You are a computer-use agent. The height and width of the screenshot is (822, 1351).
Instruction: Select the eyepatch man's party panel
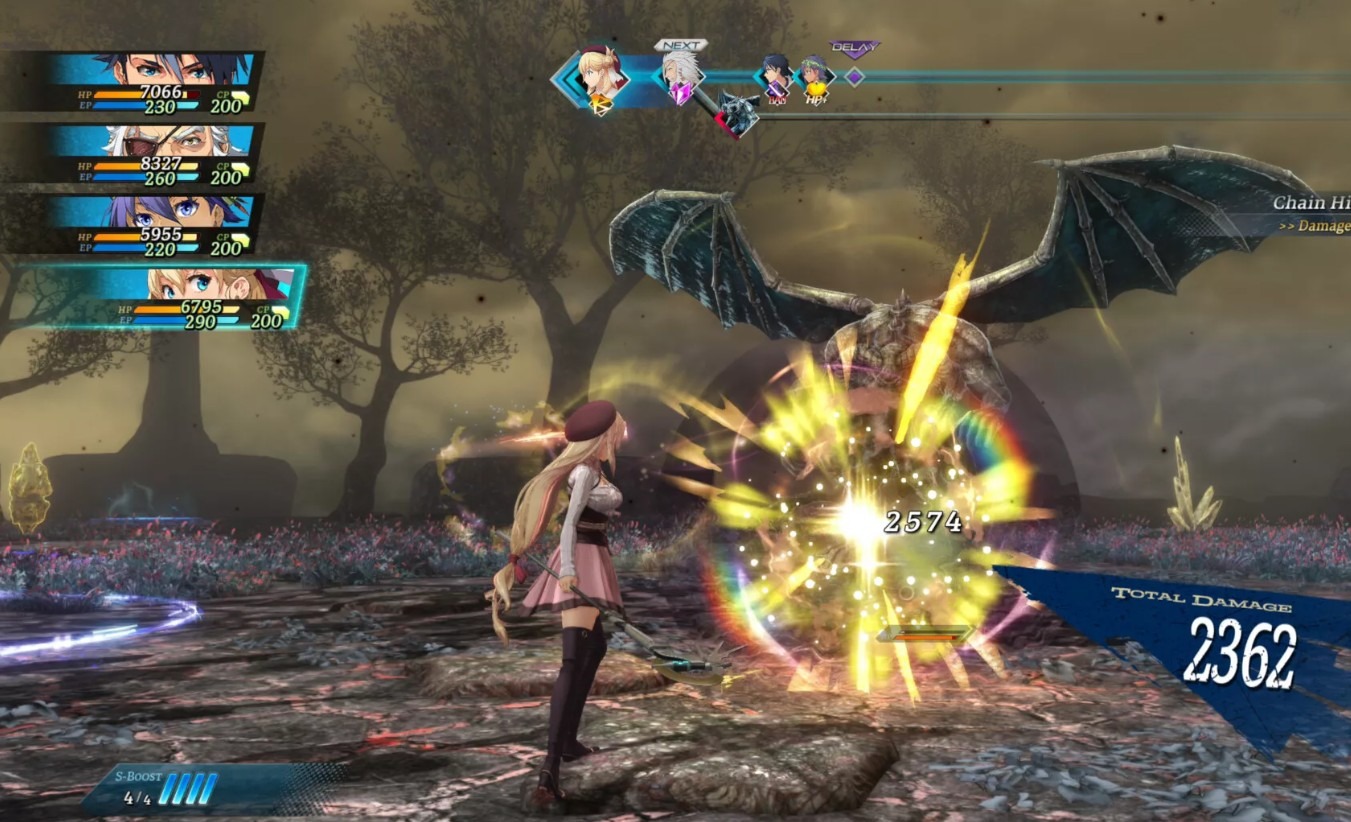150,154
